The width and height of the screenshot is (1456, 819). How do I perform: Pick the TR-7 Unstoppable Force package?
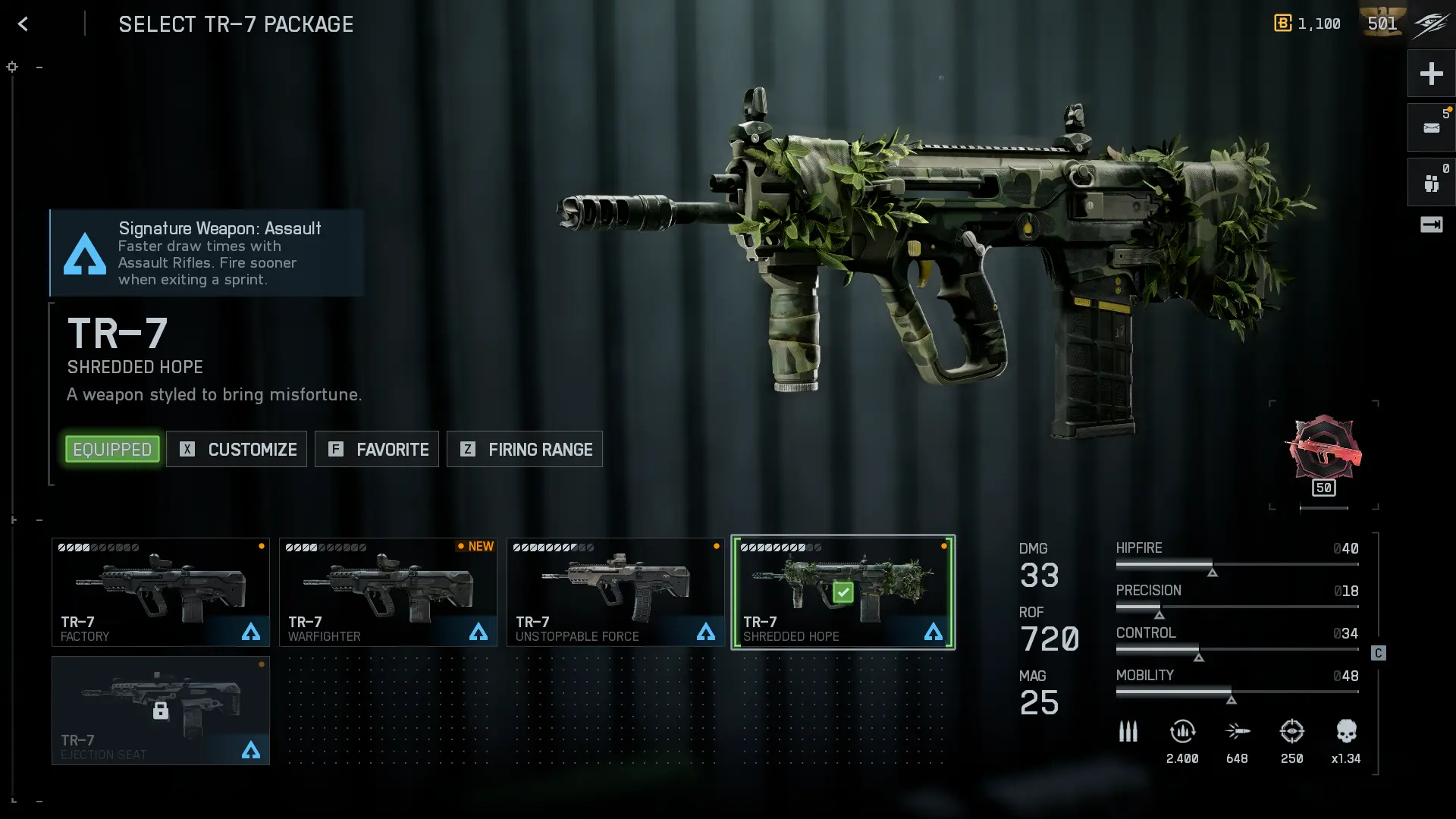[616, 592]
